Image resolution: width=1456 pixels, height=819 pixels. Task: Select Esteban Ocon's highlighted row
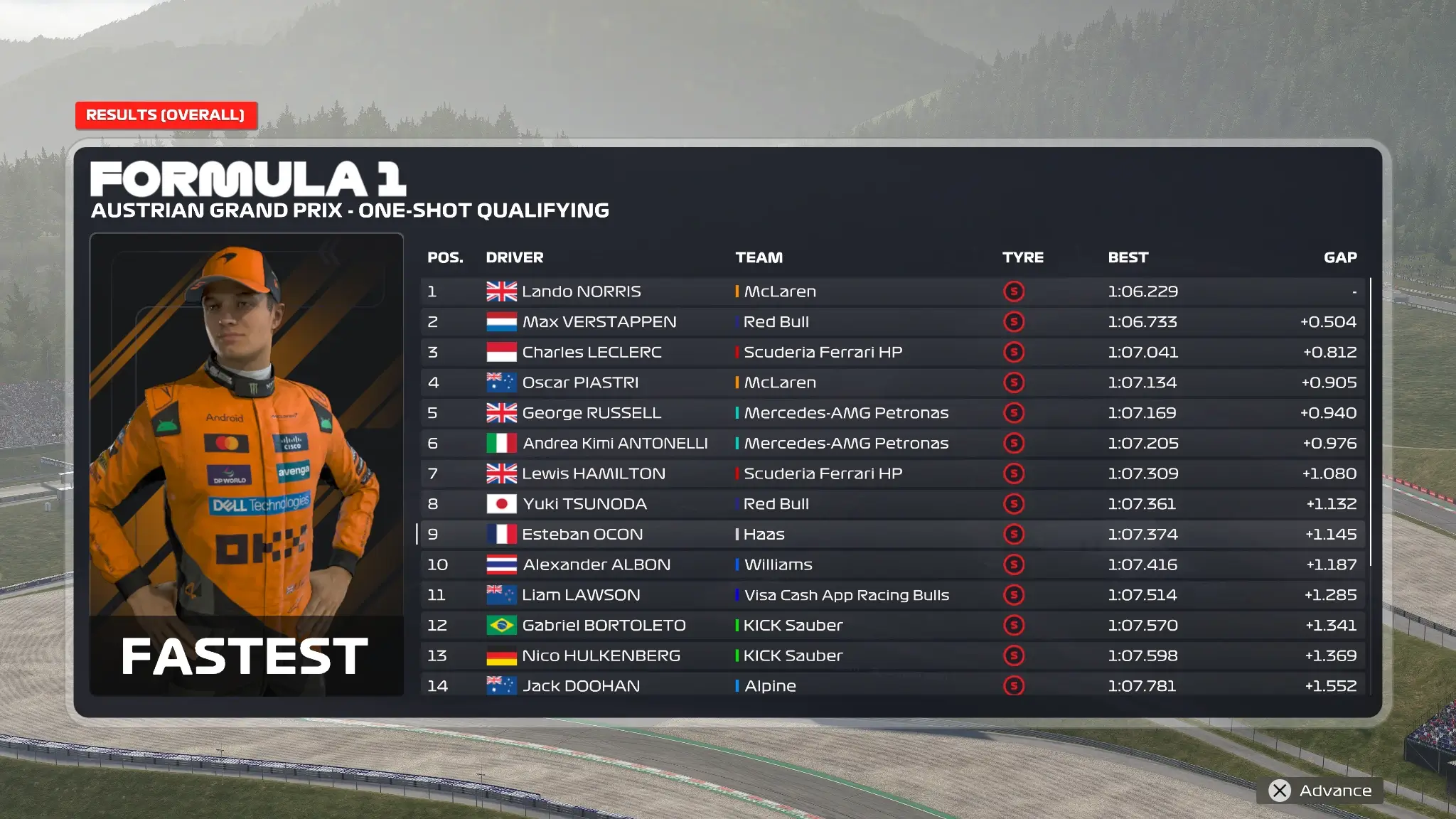coord(892,535)
